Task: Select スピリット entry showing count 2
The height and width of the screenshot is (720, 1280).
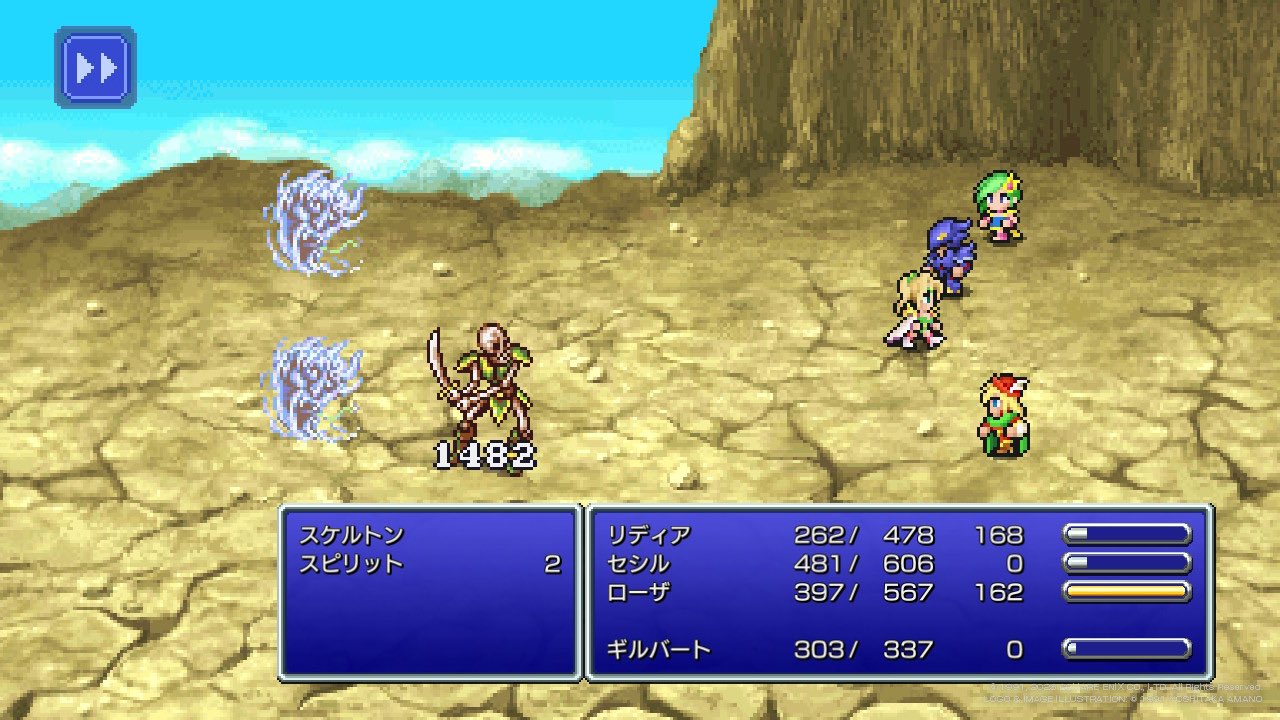Action: tap(350, 565)
